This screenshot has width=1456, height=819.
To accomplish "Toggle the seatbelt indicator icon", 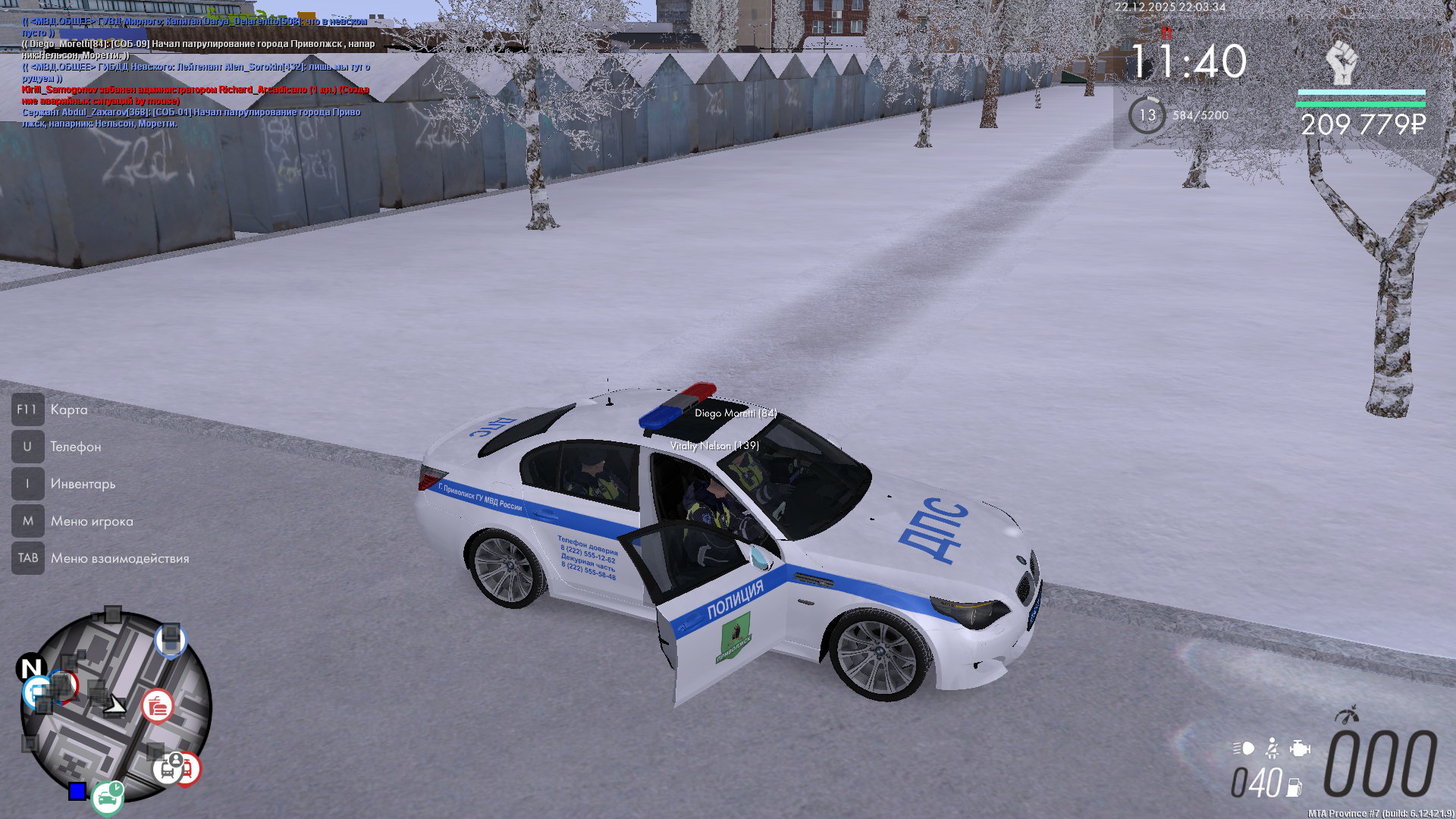I will click(x=1272, y=748).
